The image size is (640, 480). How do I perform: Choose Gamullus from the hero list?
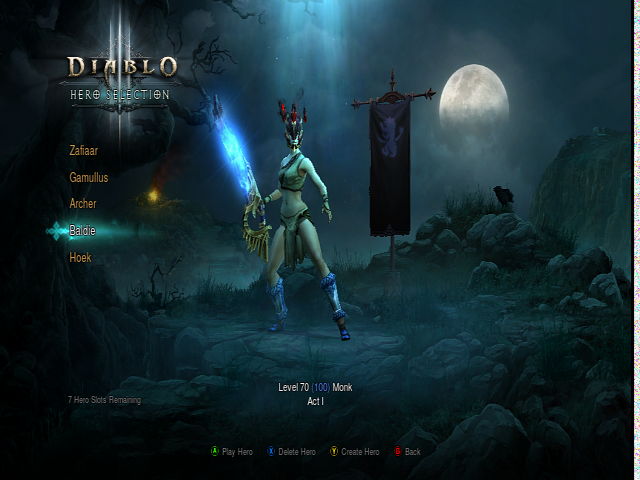click(89, 177)
